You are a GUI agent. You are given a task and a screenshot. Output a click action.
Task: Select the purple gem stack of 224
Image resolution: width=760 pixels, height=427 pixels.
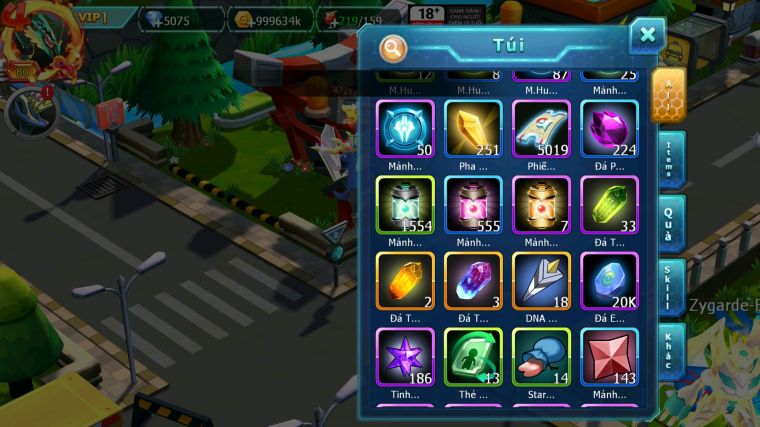click(609, 129)
